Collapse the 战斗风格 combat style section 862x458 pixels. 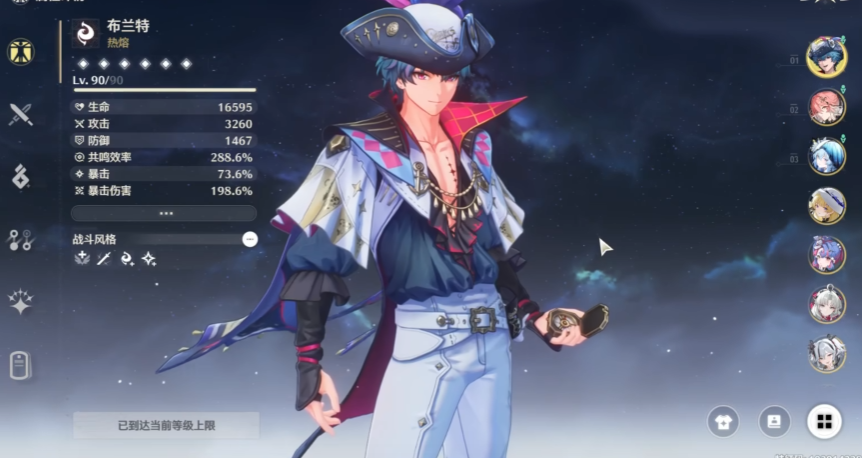250,239
